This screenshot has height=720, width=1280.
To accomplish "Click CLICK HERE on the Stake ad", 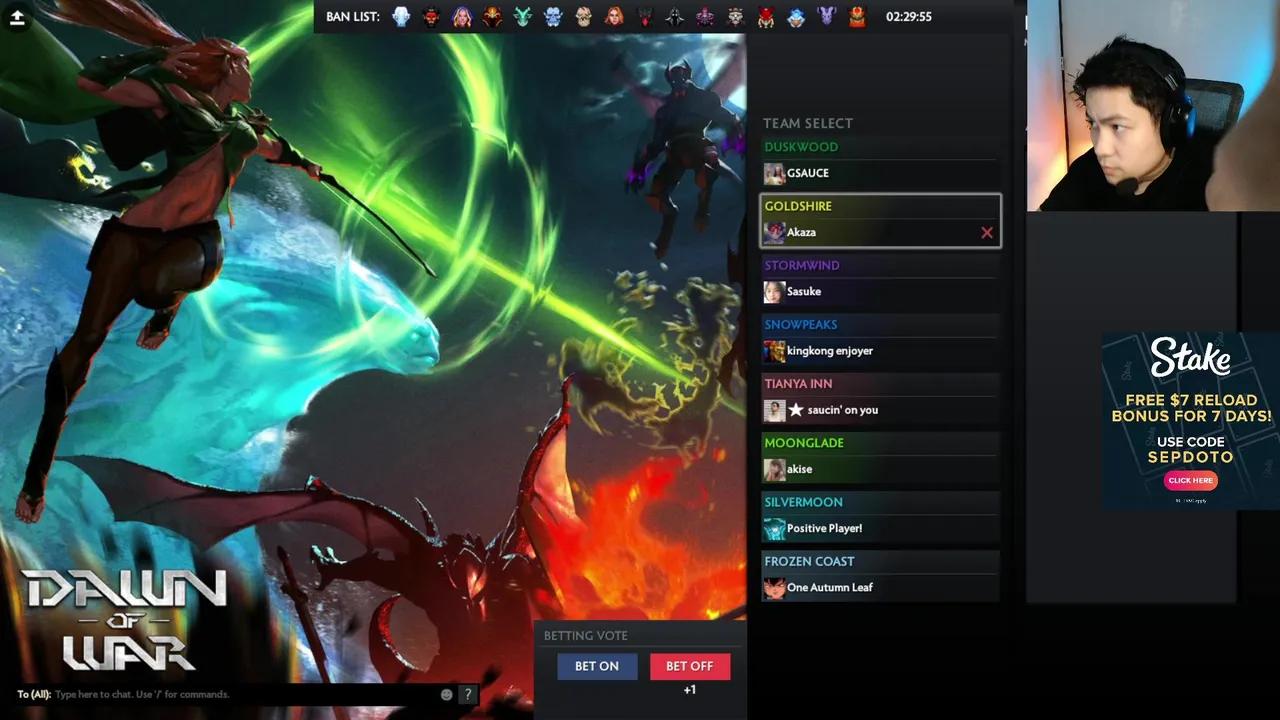I will (x=1190, y=480).
